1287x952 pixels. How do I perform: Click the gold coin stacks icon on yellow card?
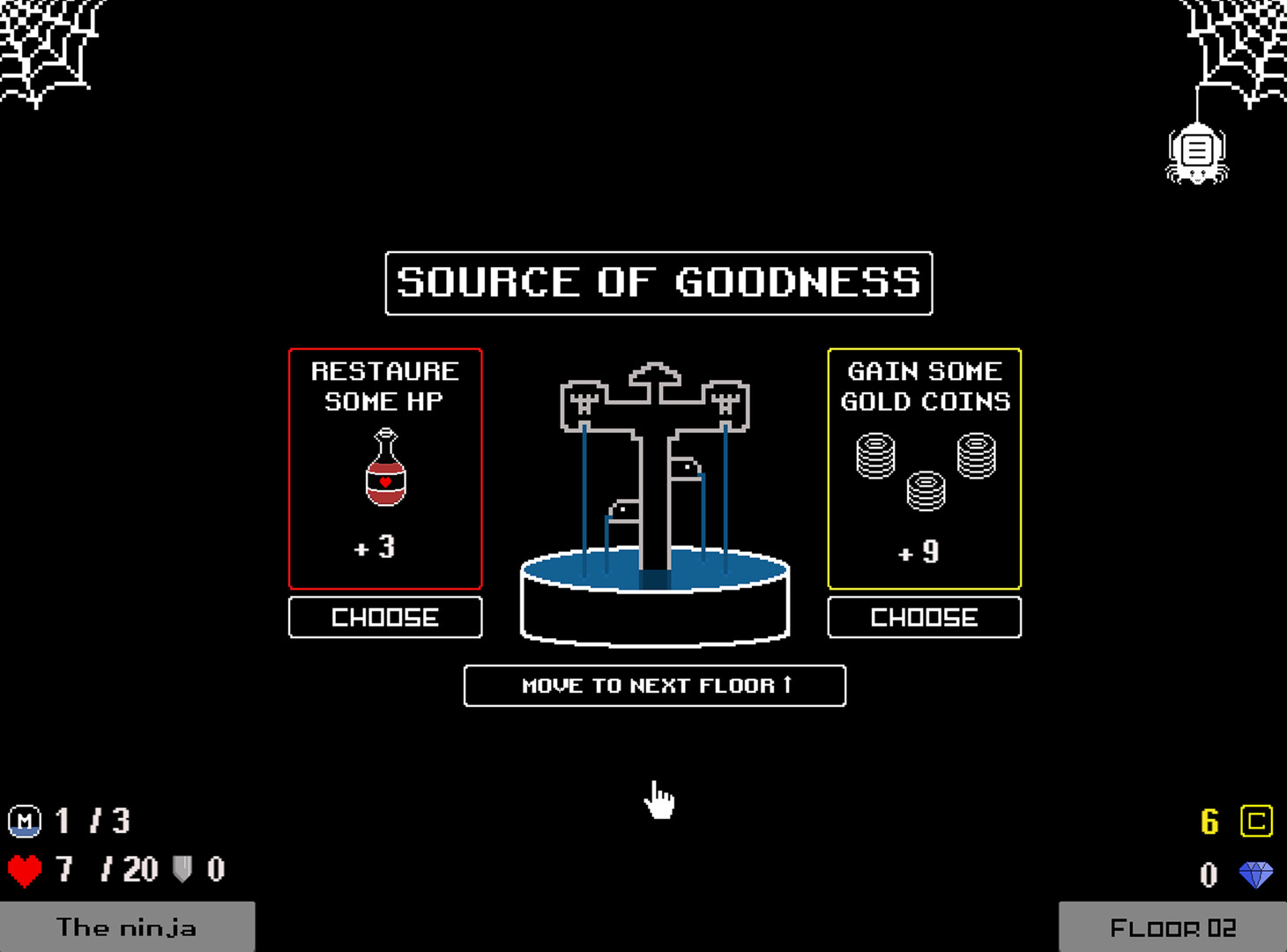coord(924,472)
